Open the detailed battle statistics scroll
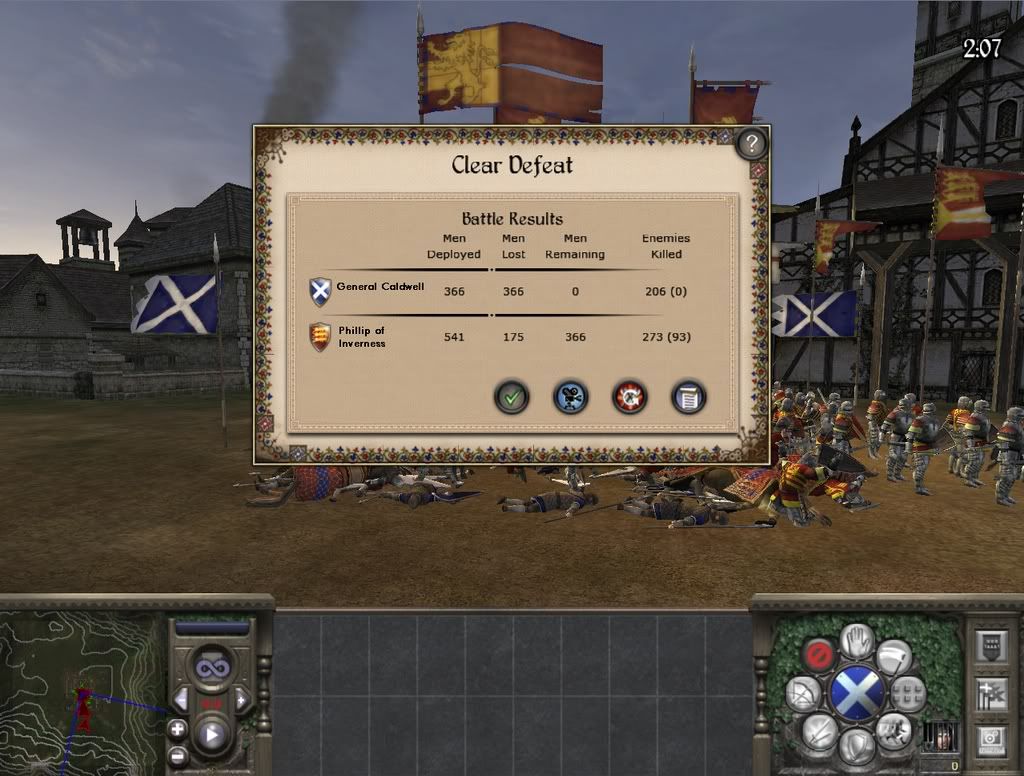Viewport: 1024px width, 776px height. point(689,397)
